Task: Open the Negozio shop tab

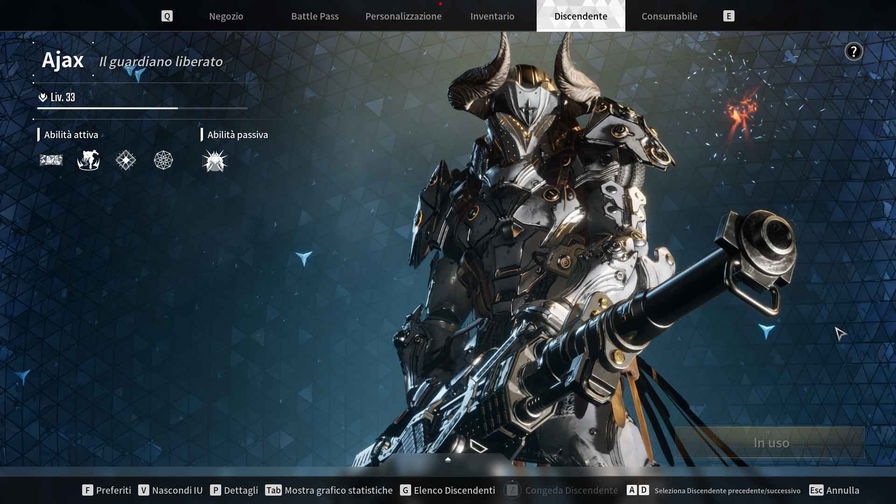Action: click(226, 16)
